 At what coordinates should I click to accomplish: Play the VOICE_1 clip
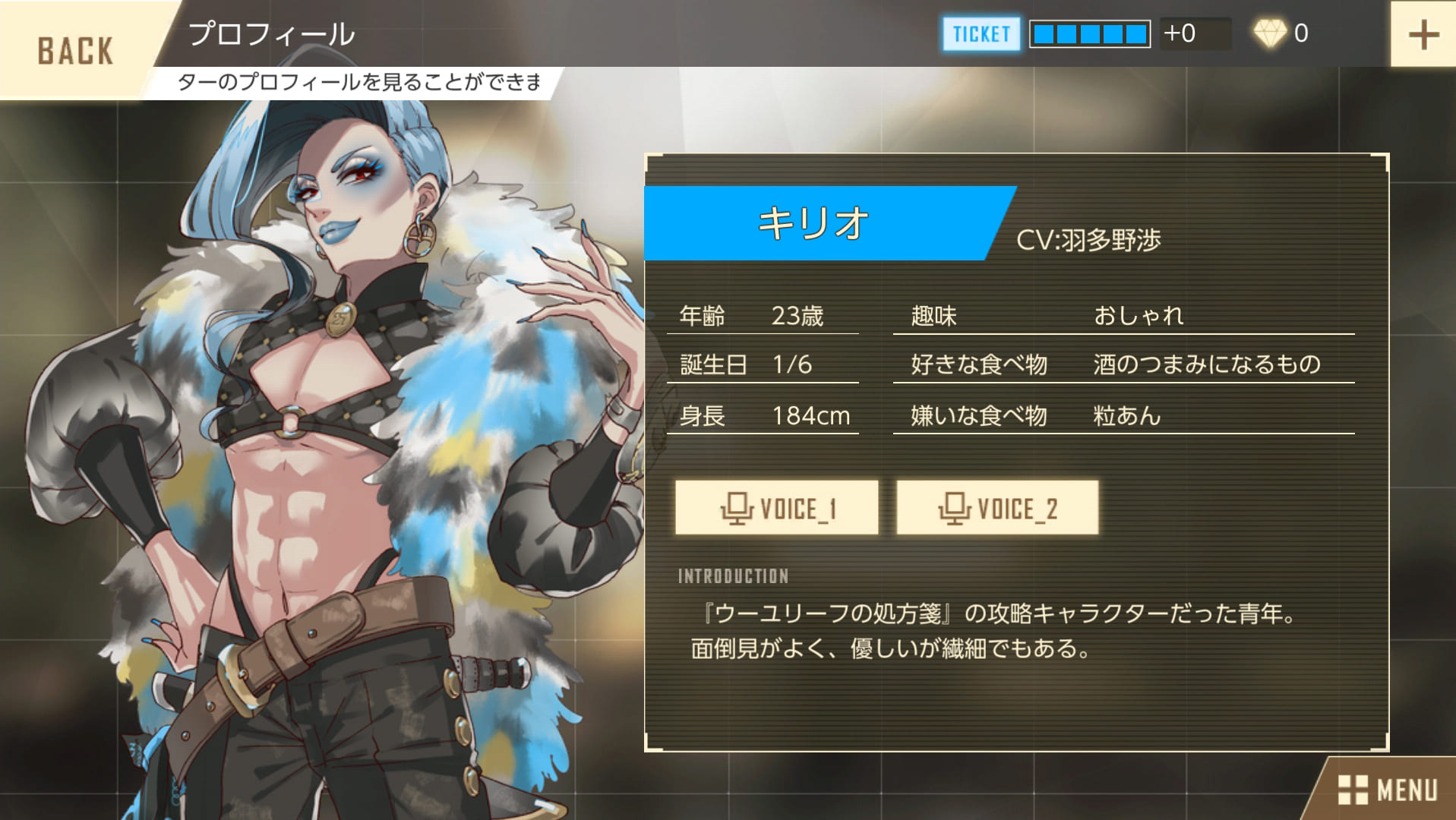pyautogui.click(x=776, y=508)
